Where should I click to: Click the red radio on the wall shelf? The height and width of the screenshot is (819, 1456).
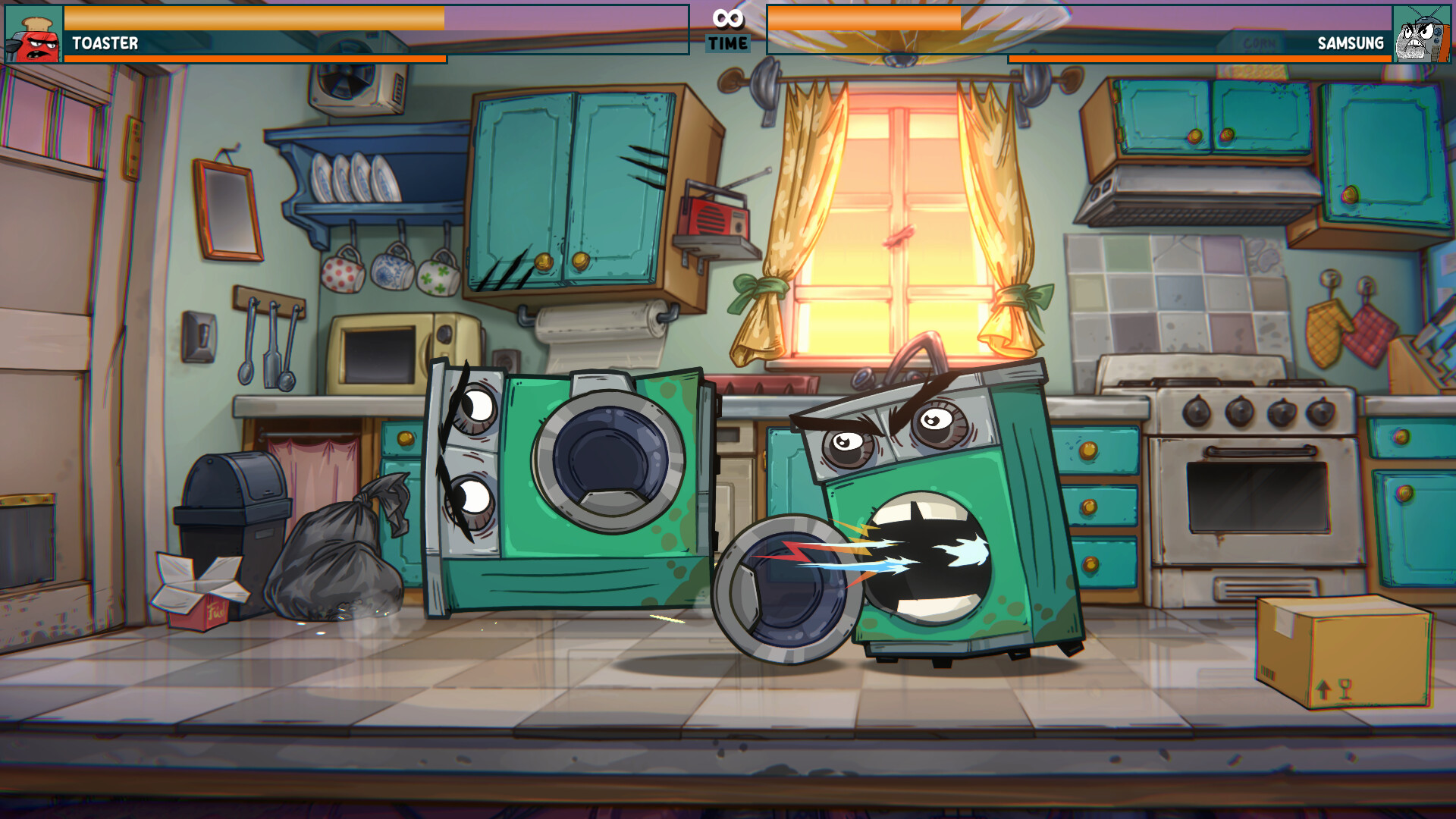click(711, 218)
